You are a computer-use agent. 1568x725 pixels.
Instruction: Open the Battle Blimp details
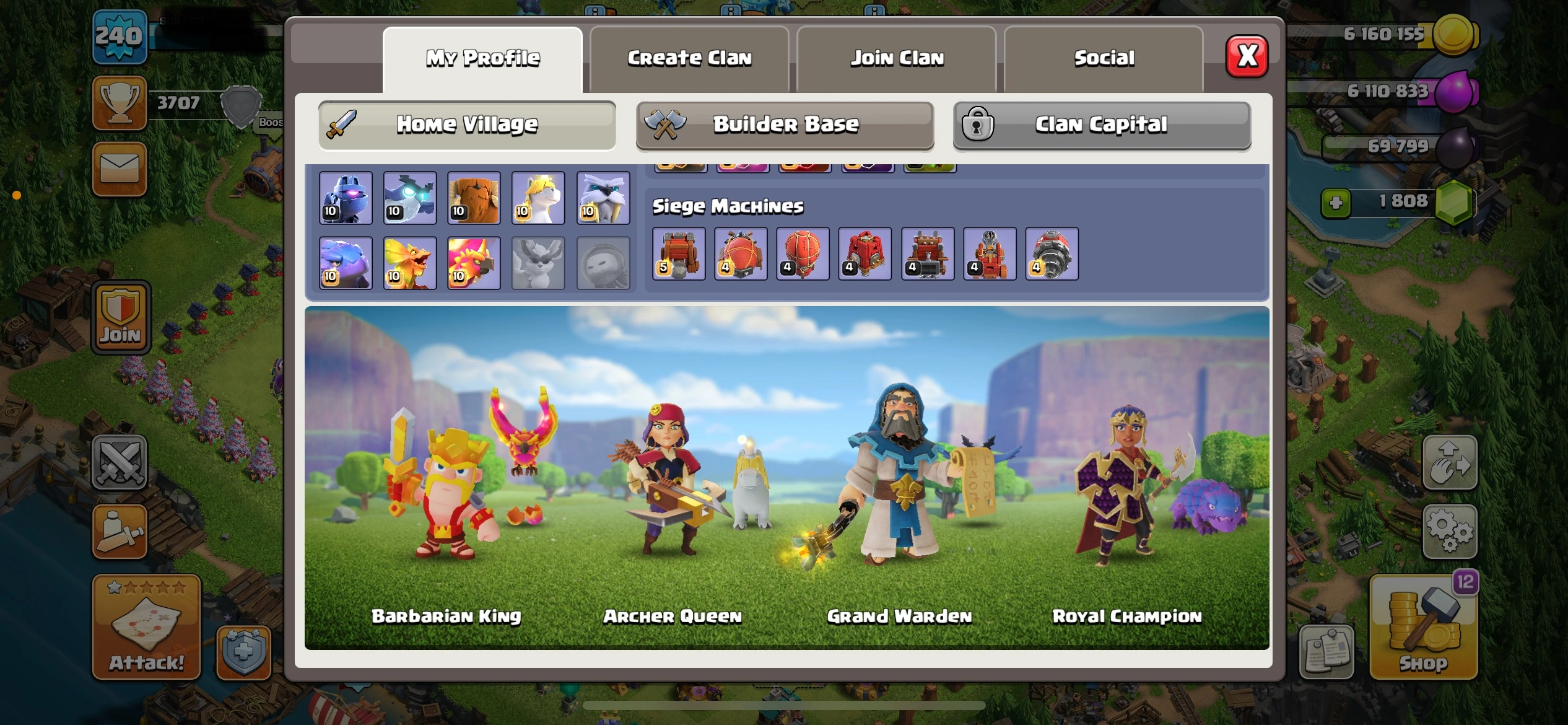point(741,254)
